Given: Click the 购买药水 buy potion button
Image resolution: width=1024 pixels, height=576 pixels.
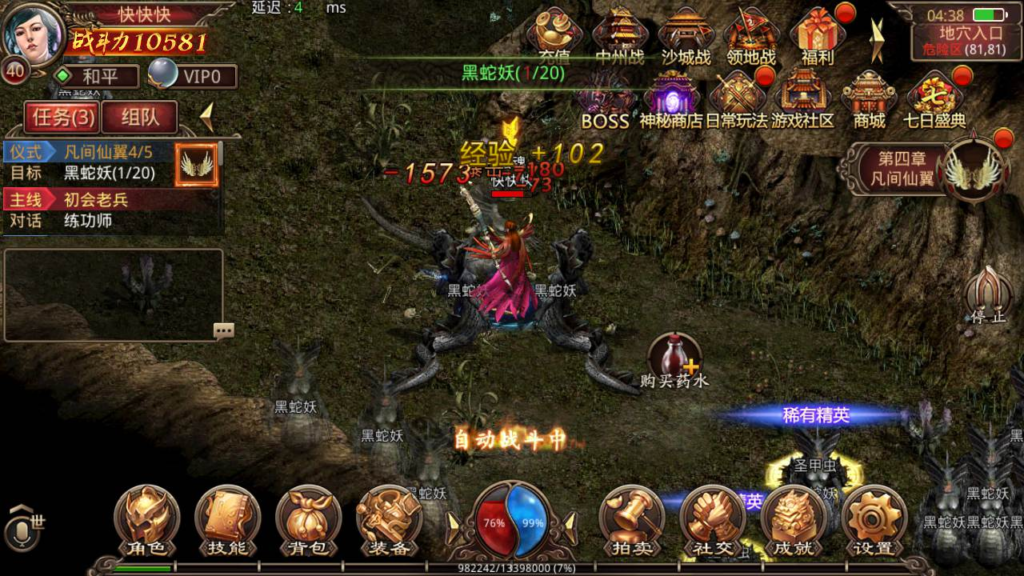Looking at the screenshot, I should tap(674, 361).
